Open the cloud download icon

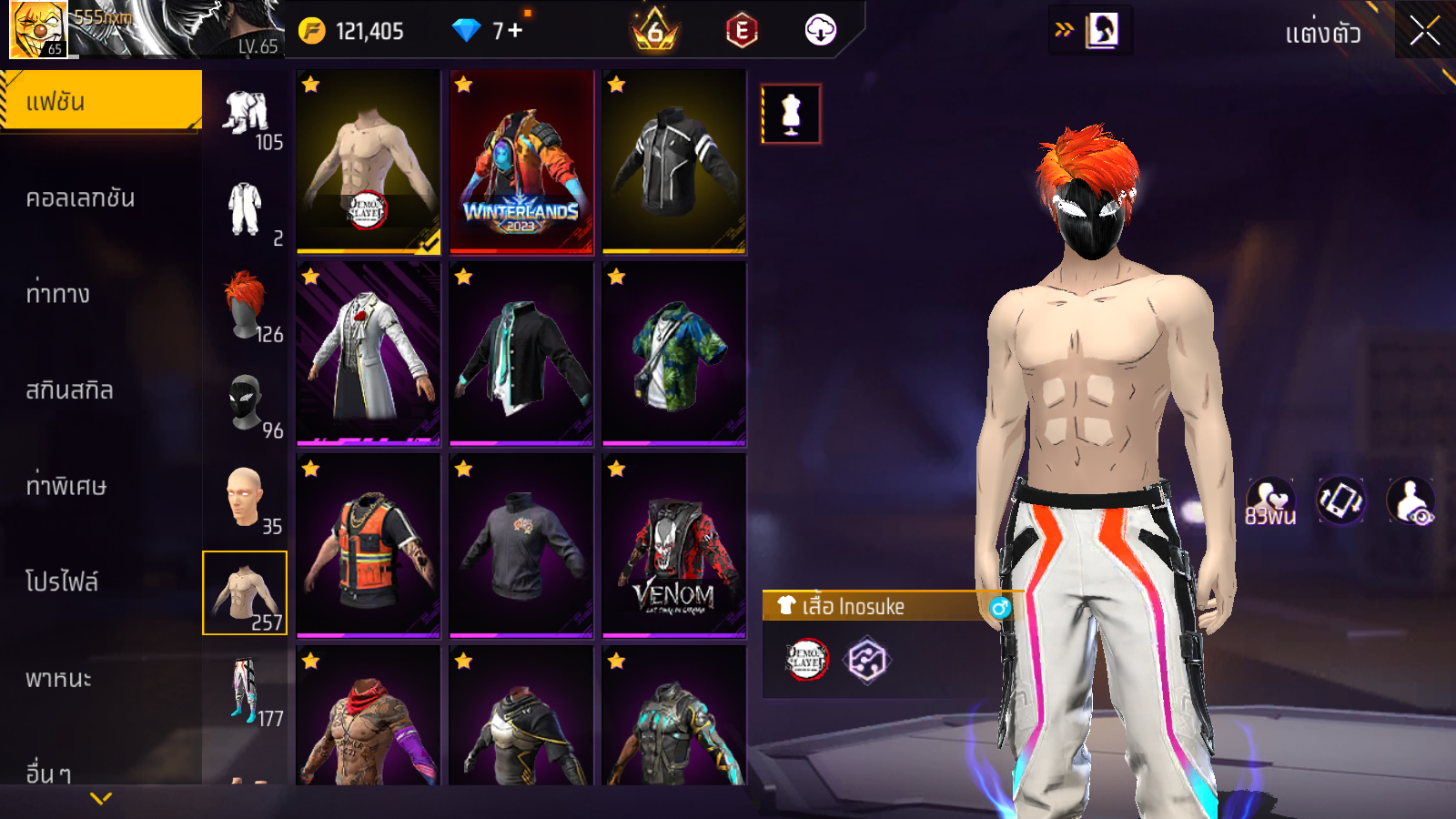point(820,31)
